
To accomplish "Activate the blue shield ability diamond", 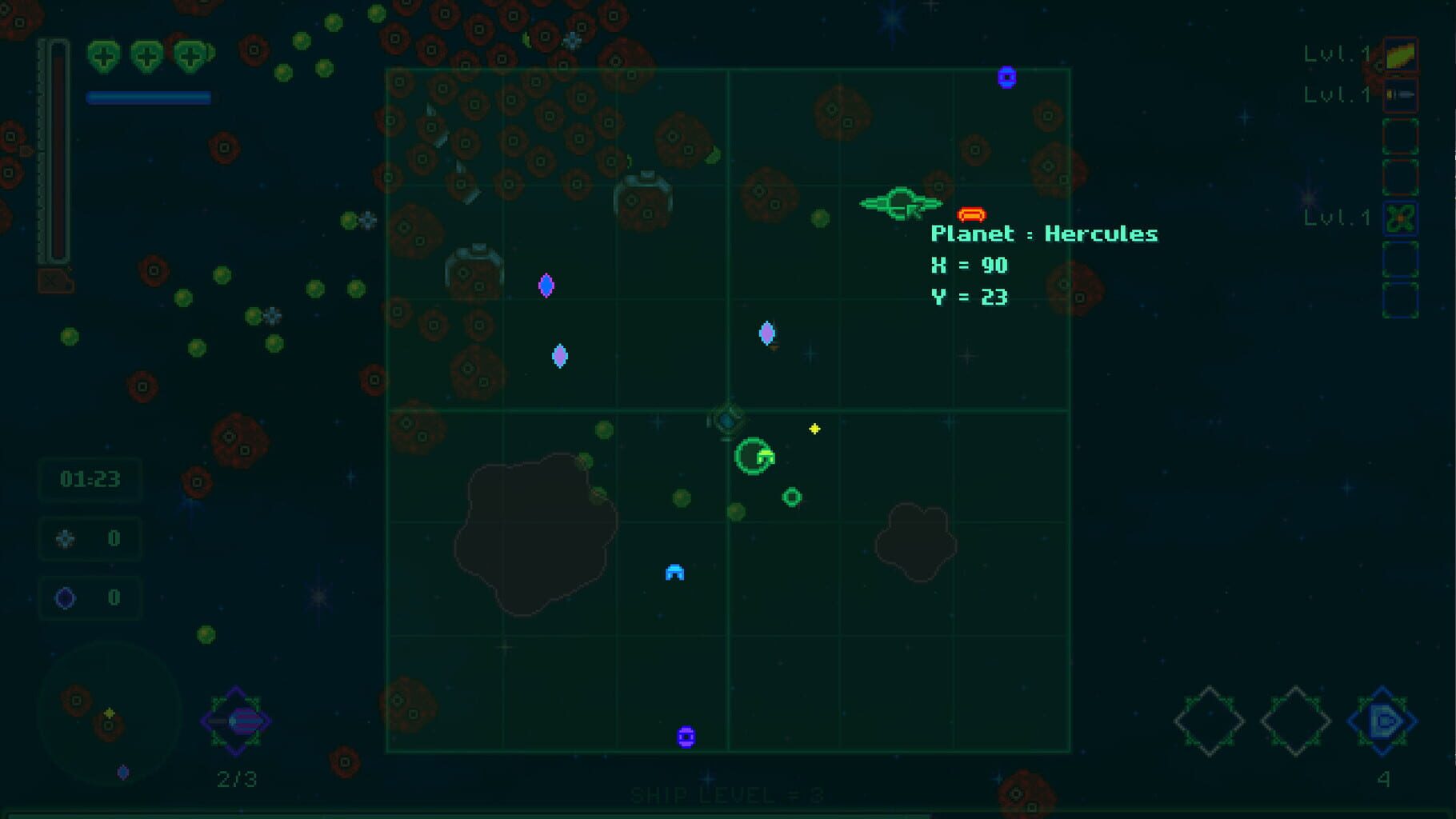I will 1382,721.
